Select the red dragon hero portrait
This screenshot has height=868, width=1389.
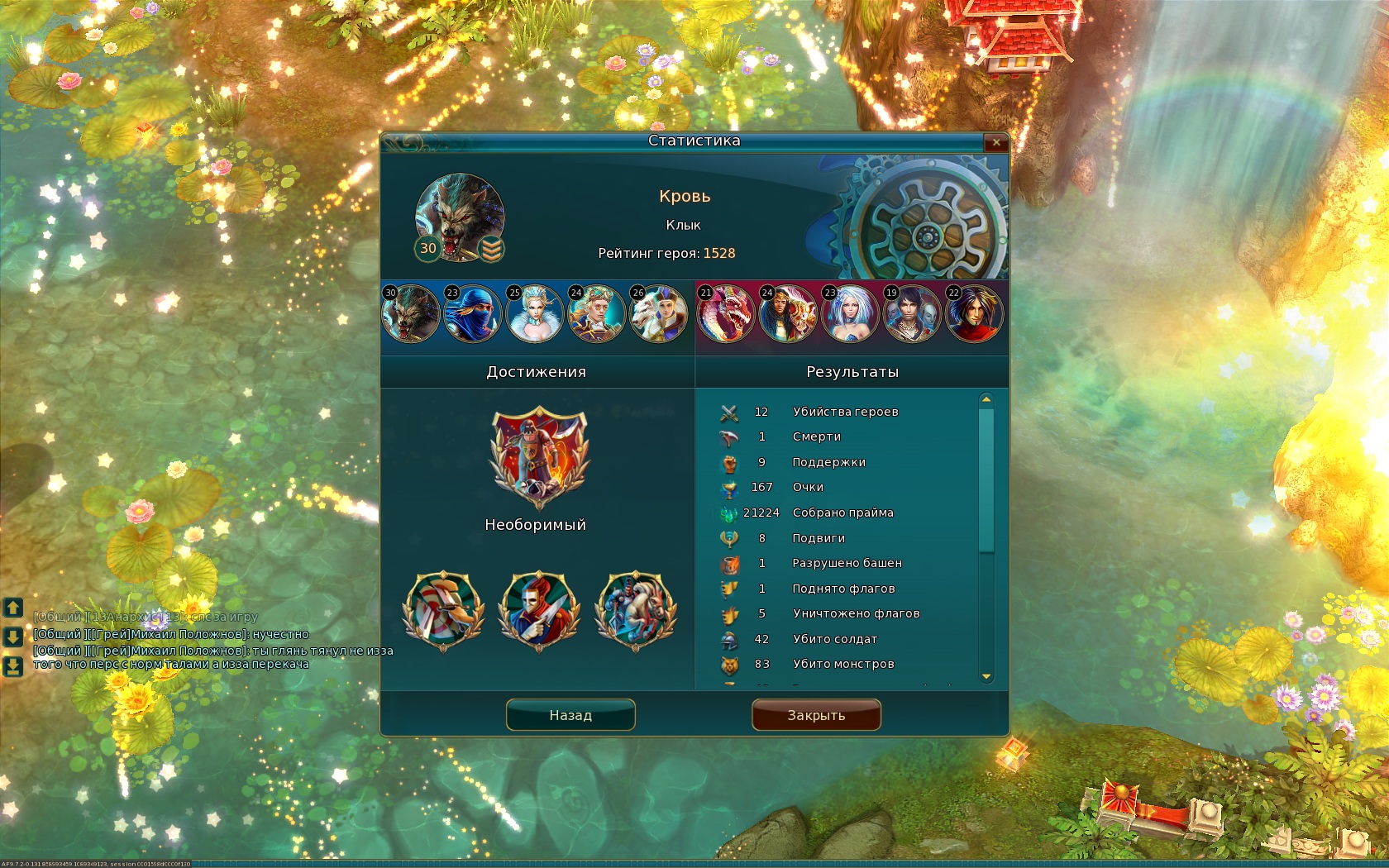[726, 313]
